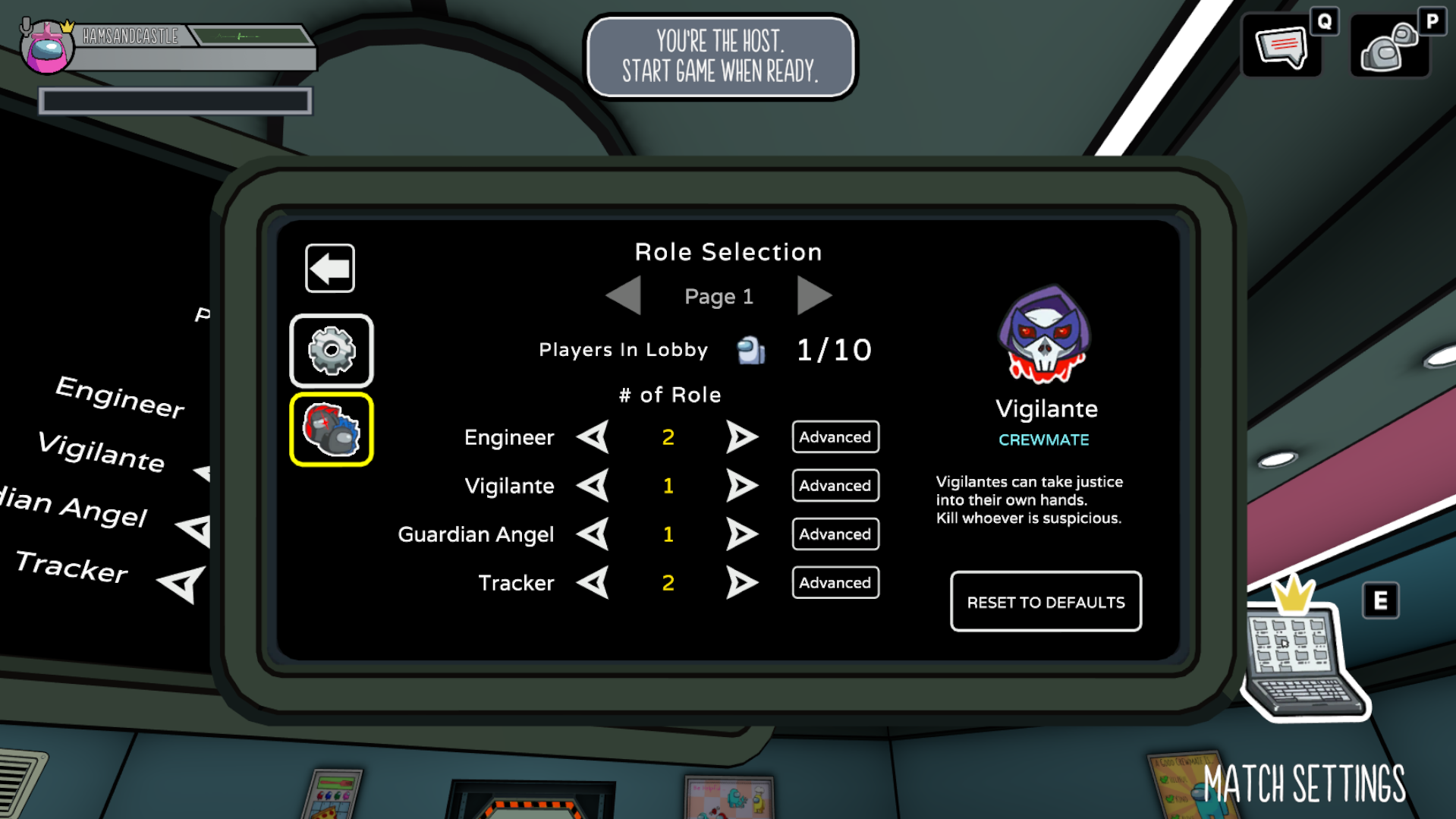Open Advanced settings for Engineer
This screenshot has height=819, width=1456.
835,437
